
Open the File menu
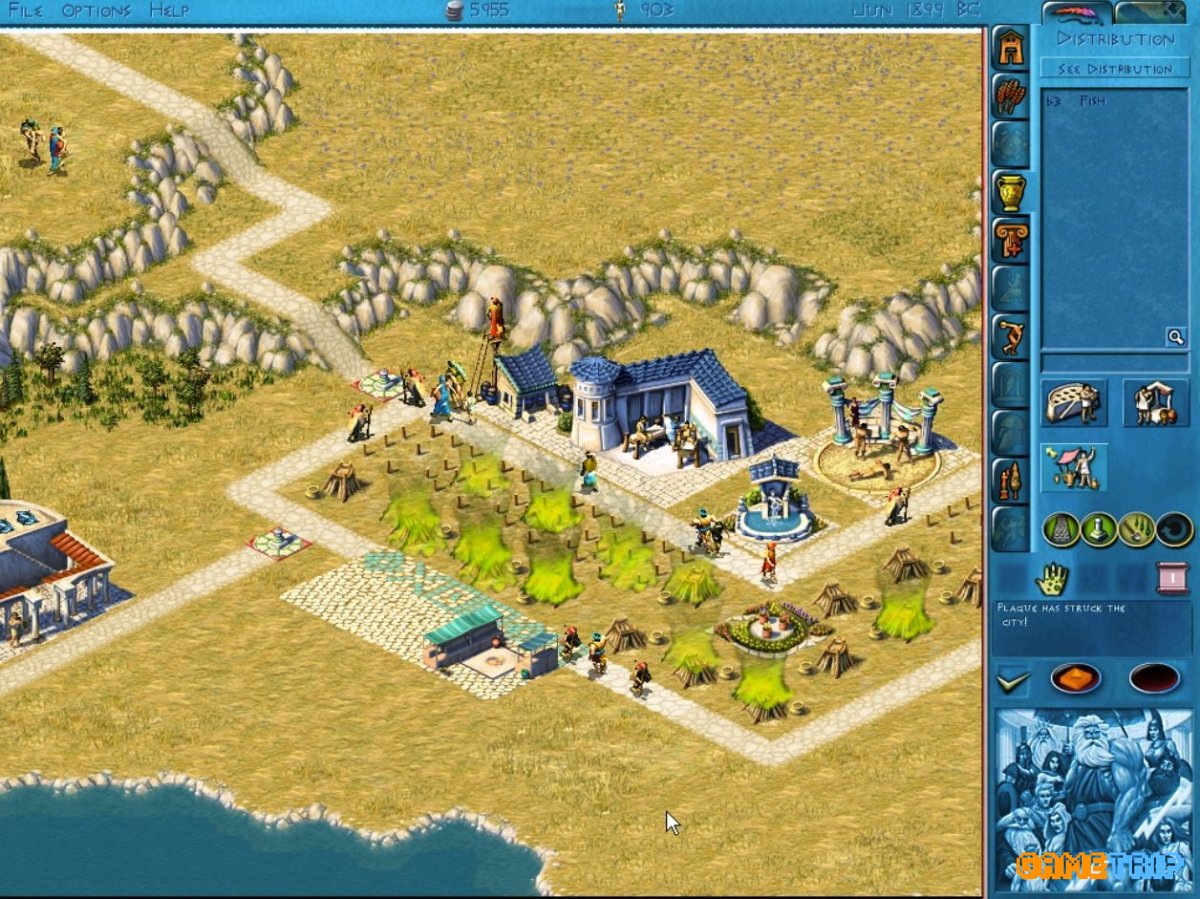click(x=26, y=10)
